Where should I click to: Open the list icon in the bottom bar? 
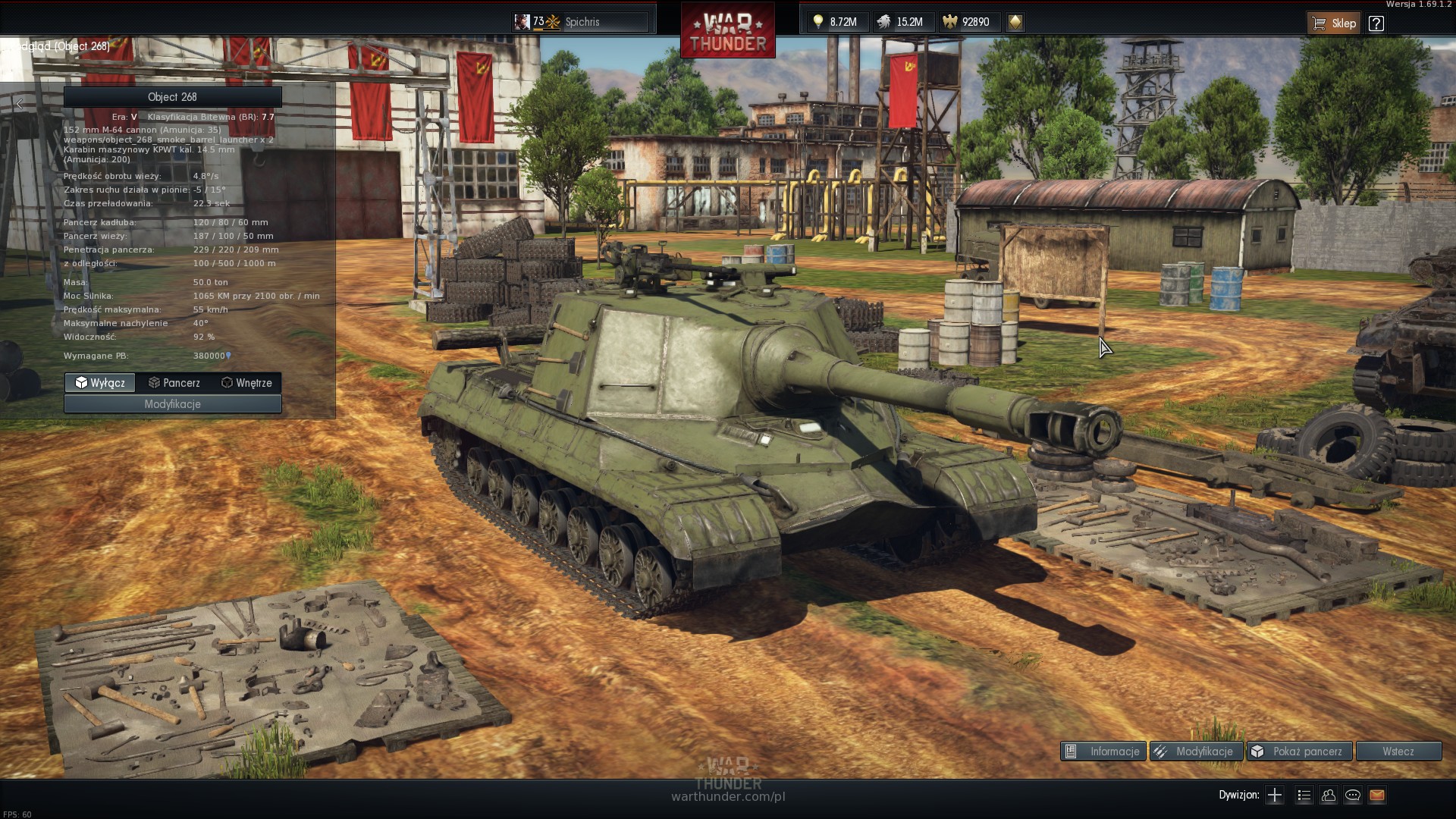tap(1304, 795)
